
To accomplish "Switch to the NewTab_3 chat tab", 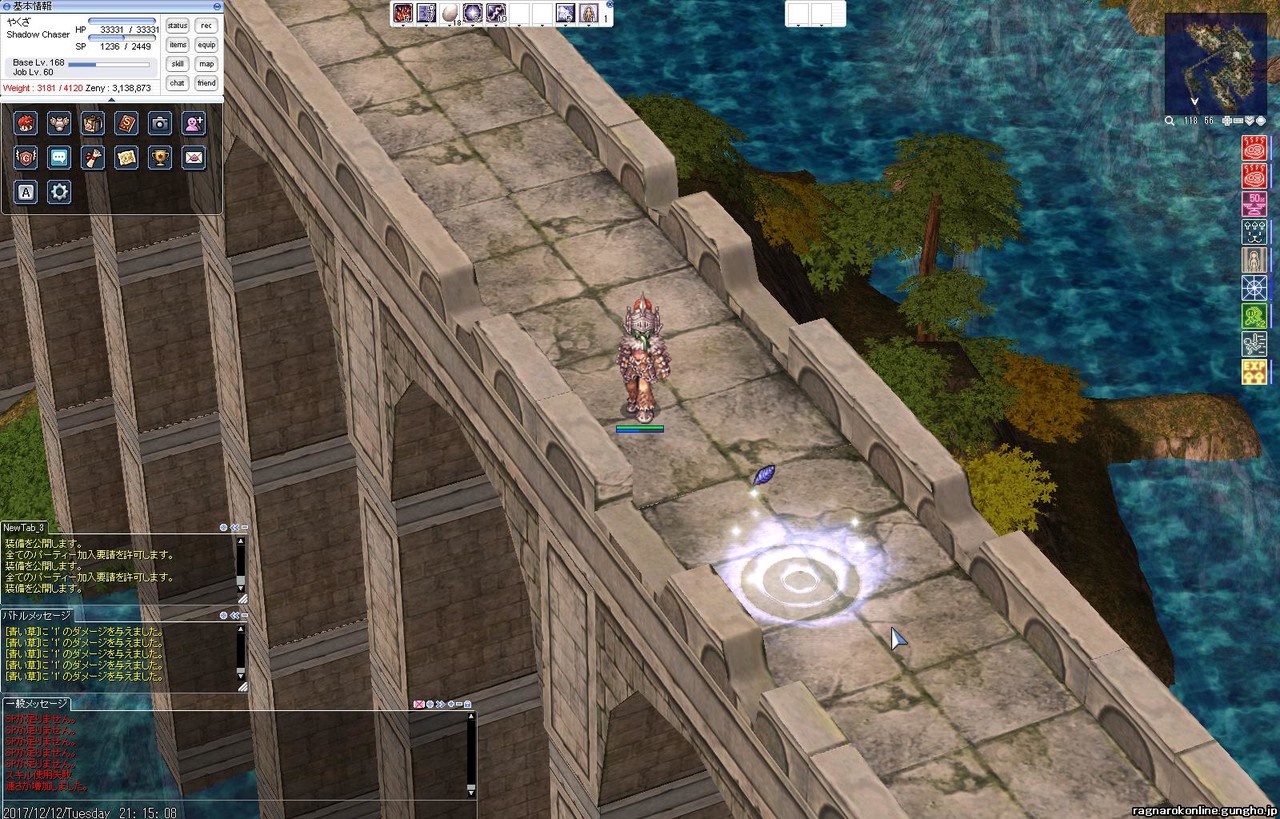I will point(24,527).
